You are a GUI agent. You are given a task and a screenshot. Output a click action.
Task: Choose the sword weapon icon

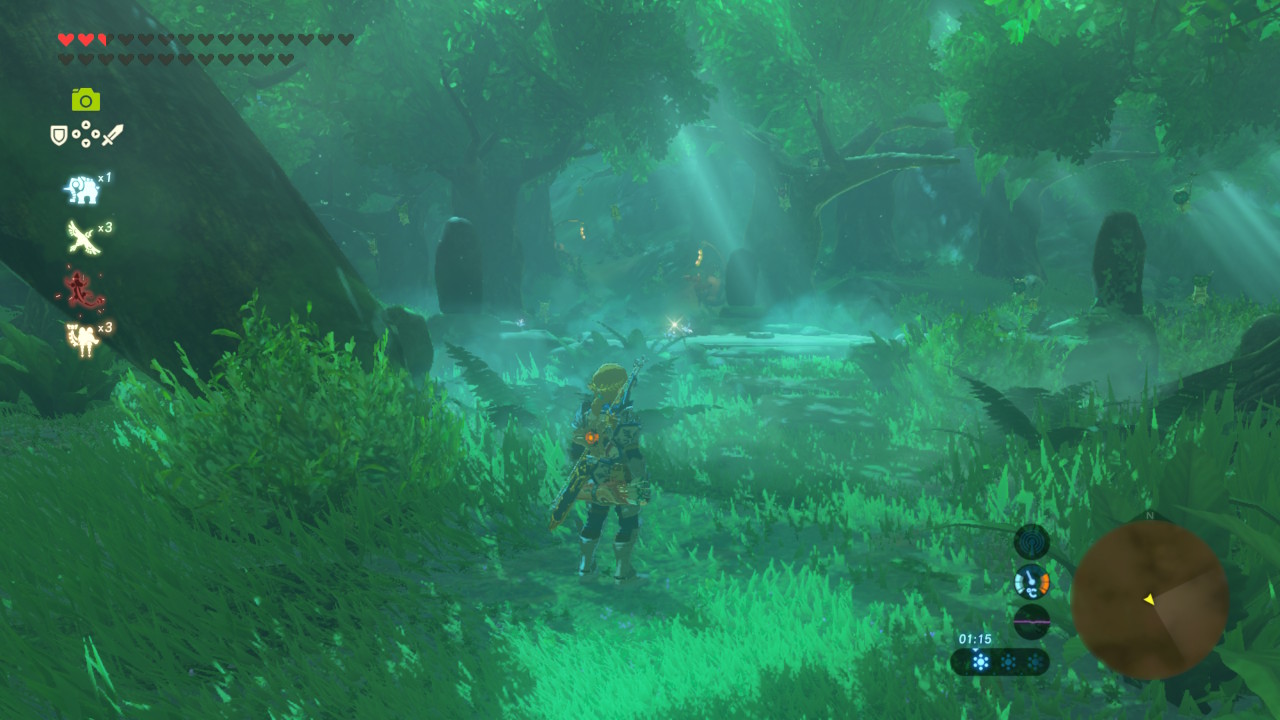pos(112,134)
